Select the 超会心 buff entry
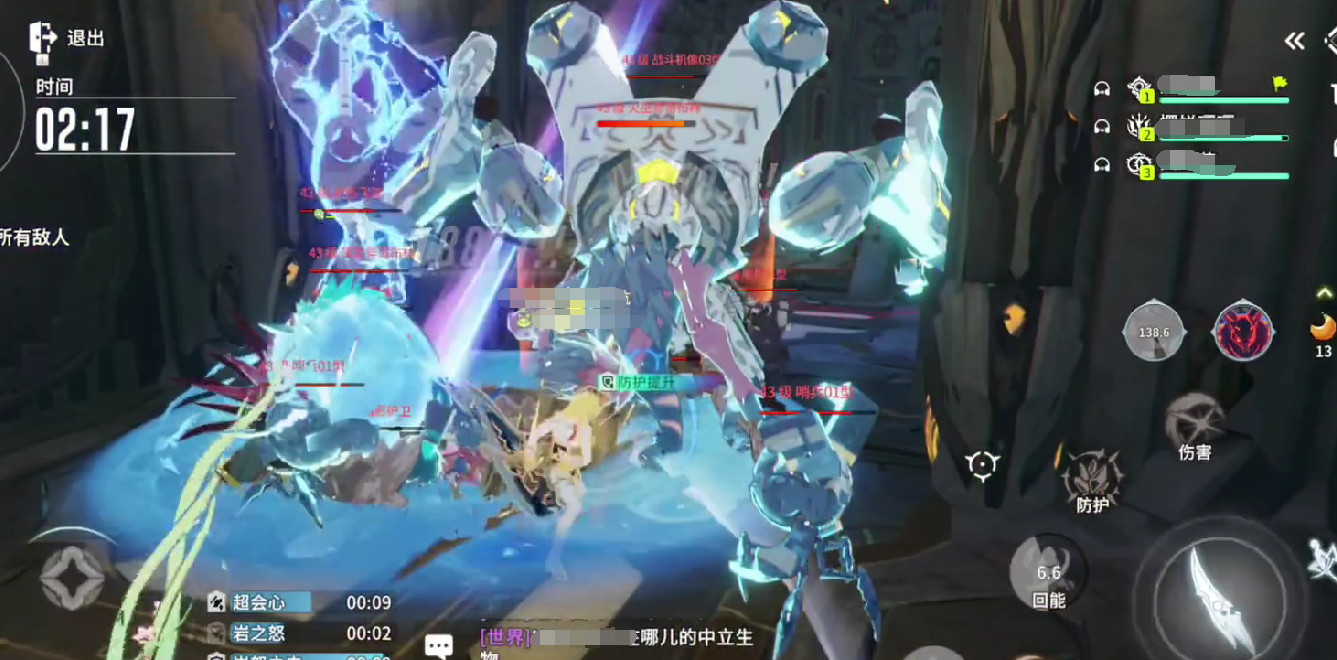The height and width of the screenshot is (660, 1337). pos(260,602)
